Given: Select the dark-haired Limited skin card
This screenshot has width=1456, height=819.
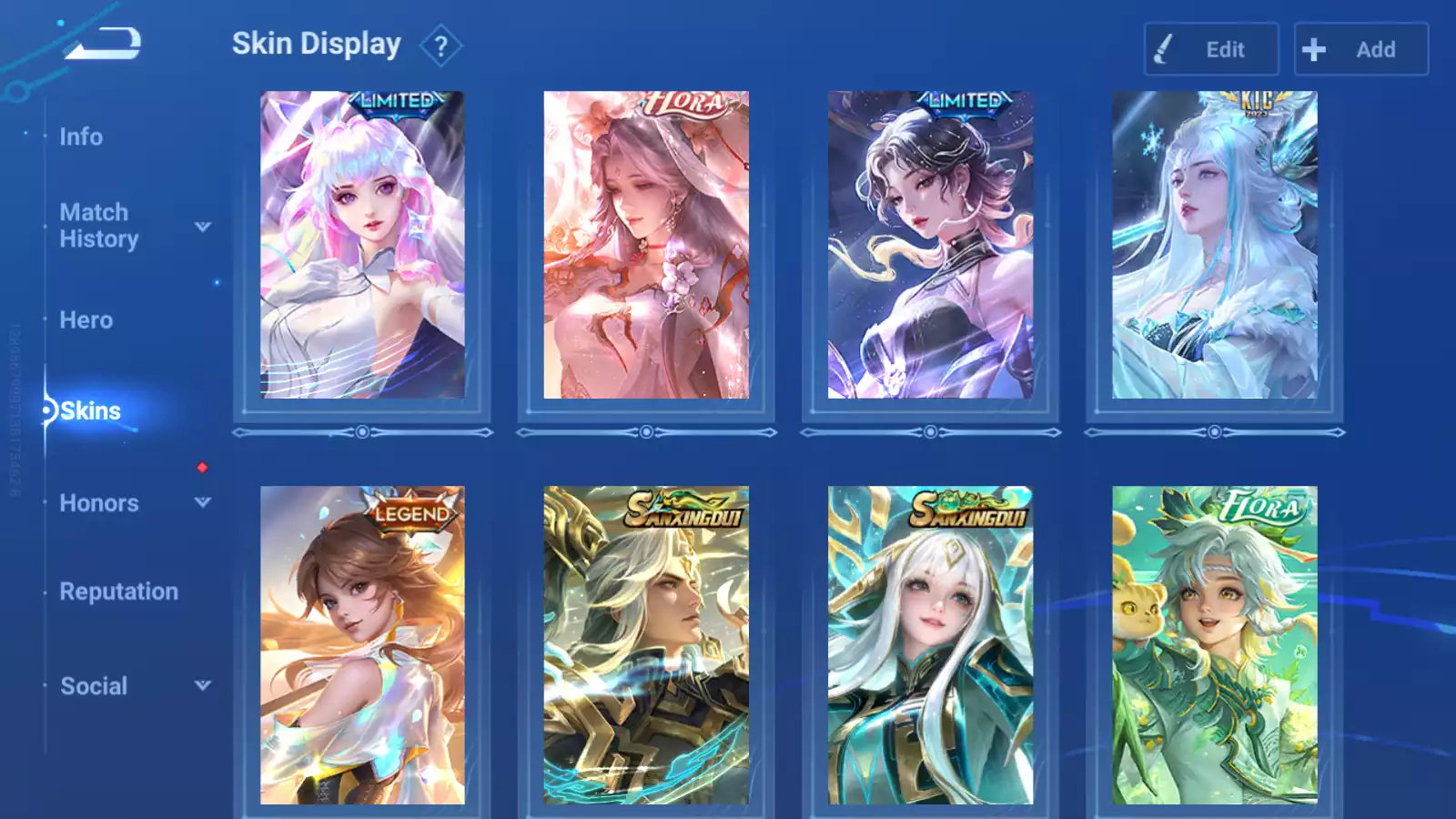Looking at the screenshot, I should pyautogui.click(x=930, y=245).
